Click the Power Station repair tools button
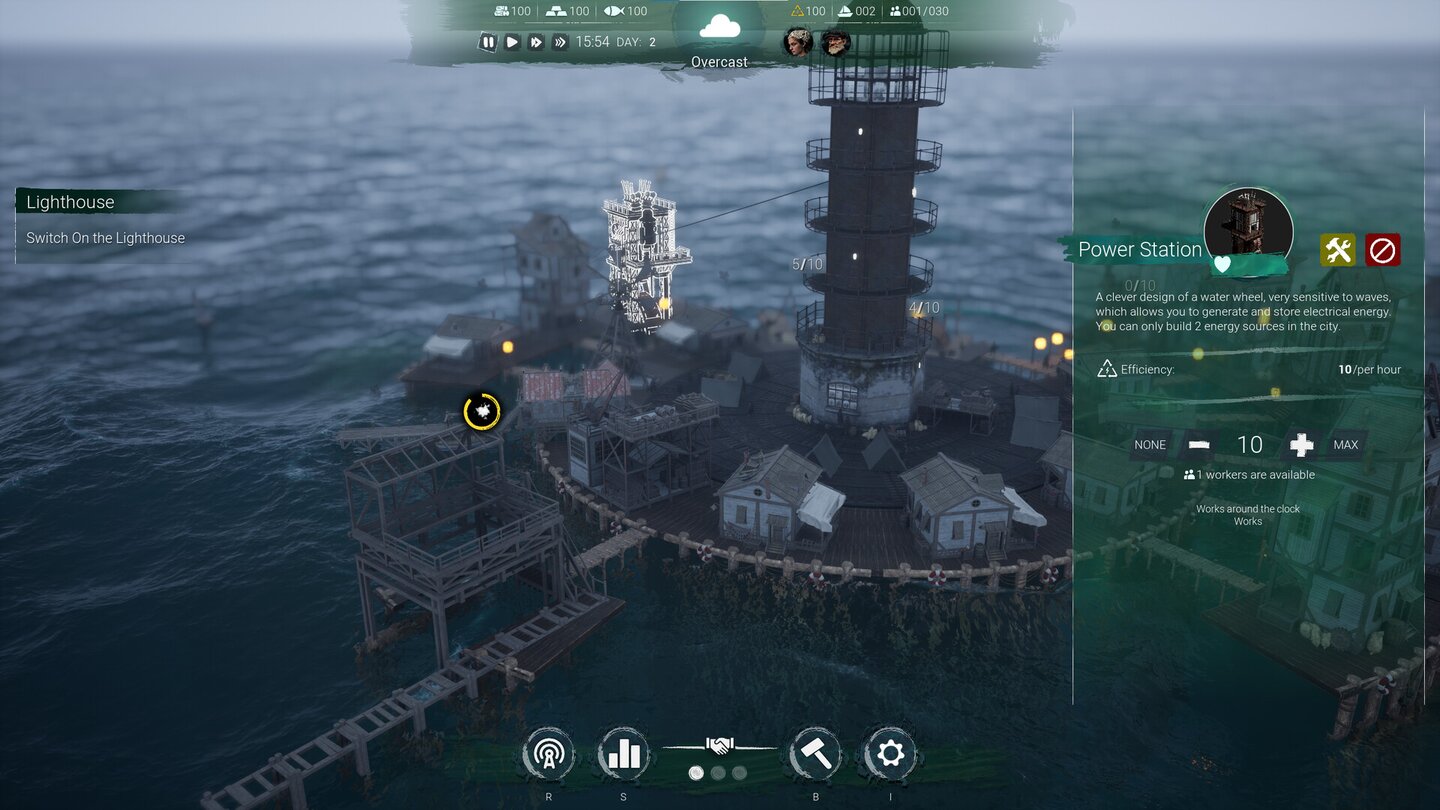Viewport: 1440px width, 810px height. pos(1337,250)
